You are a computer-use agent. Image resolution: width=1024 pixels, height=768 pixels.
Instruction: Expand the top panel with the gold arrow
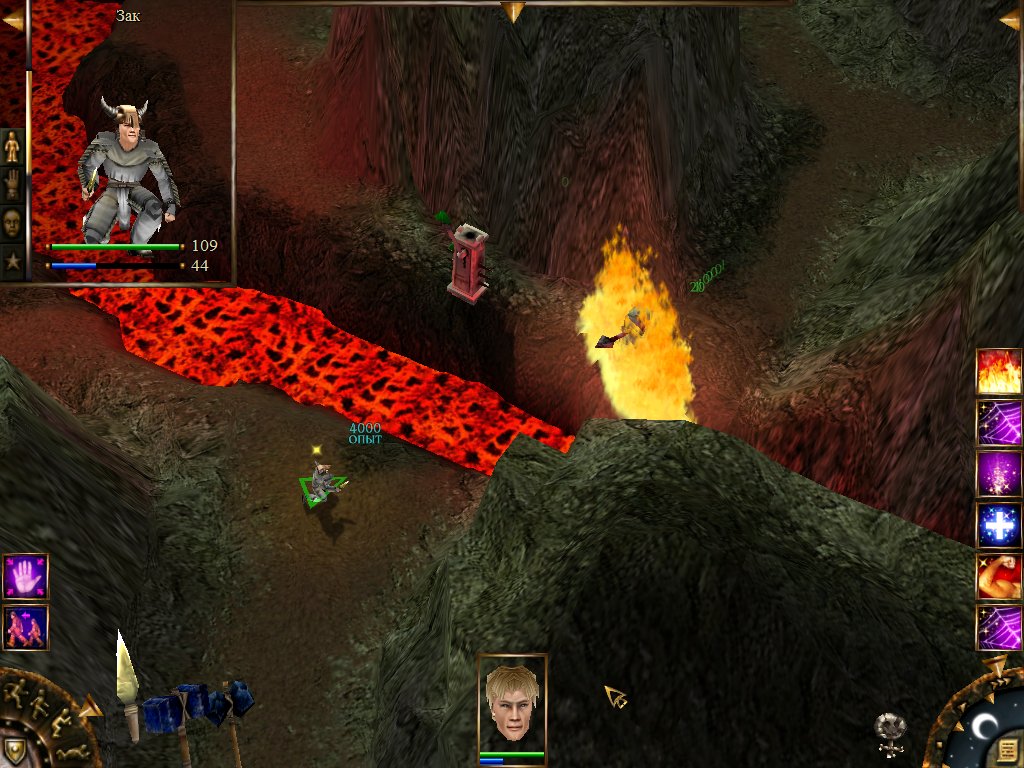[x=513, y=11]
